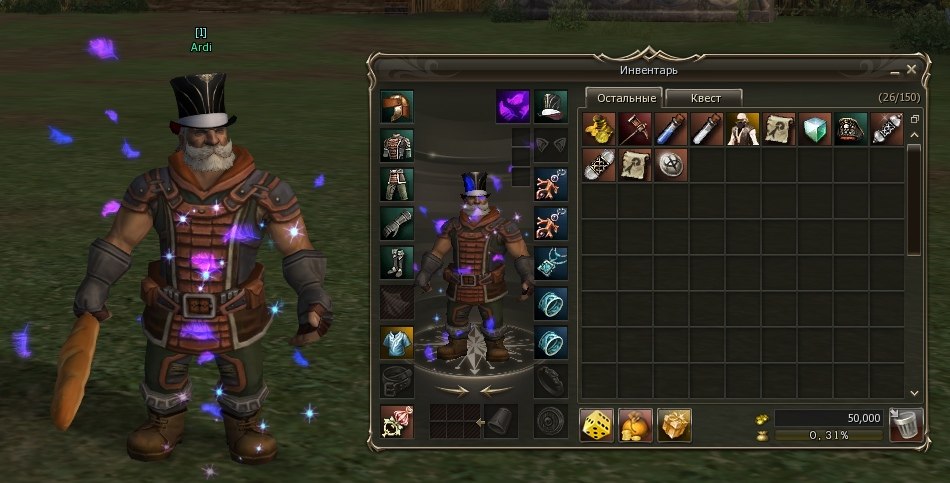
Task: Minimize the inventory window
Action: 892,69
